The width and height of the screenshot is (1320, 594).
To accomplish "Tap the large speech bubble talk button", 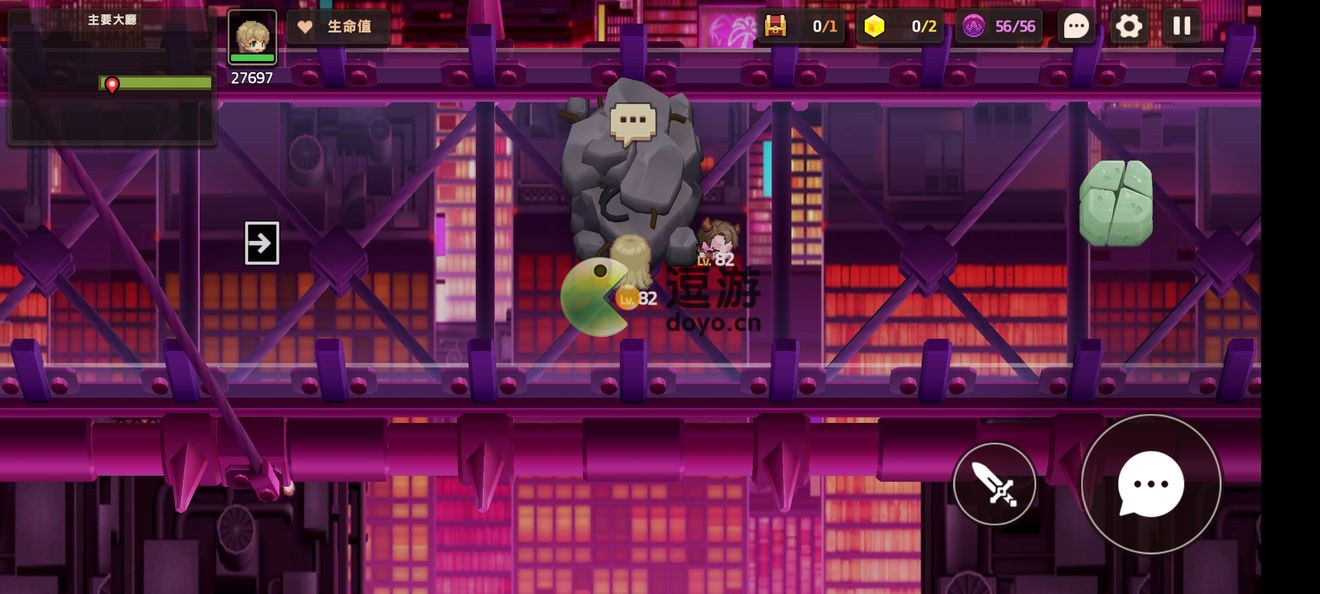I will [1151, 484].
